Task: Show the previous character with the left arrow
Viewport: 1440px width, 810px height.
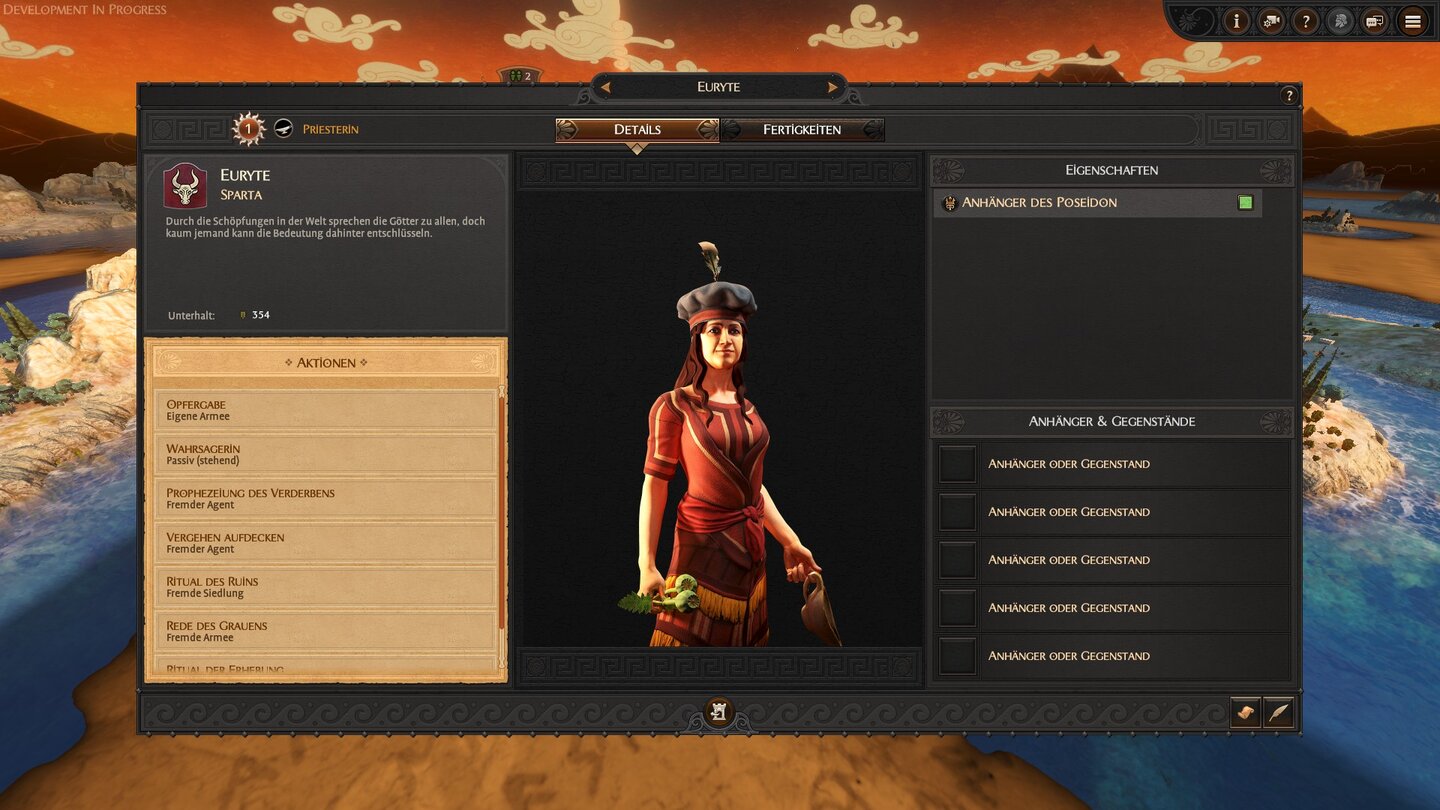Action: (x=605, y=88)
